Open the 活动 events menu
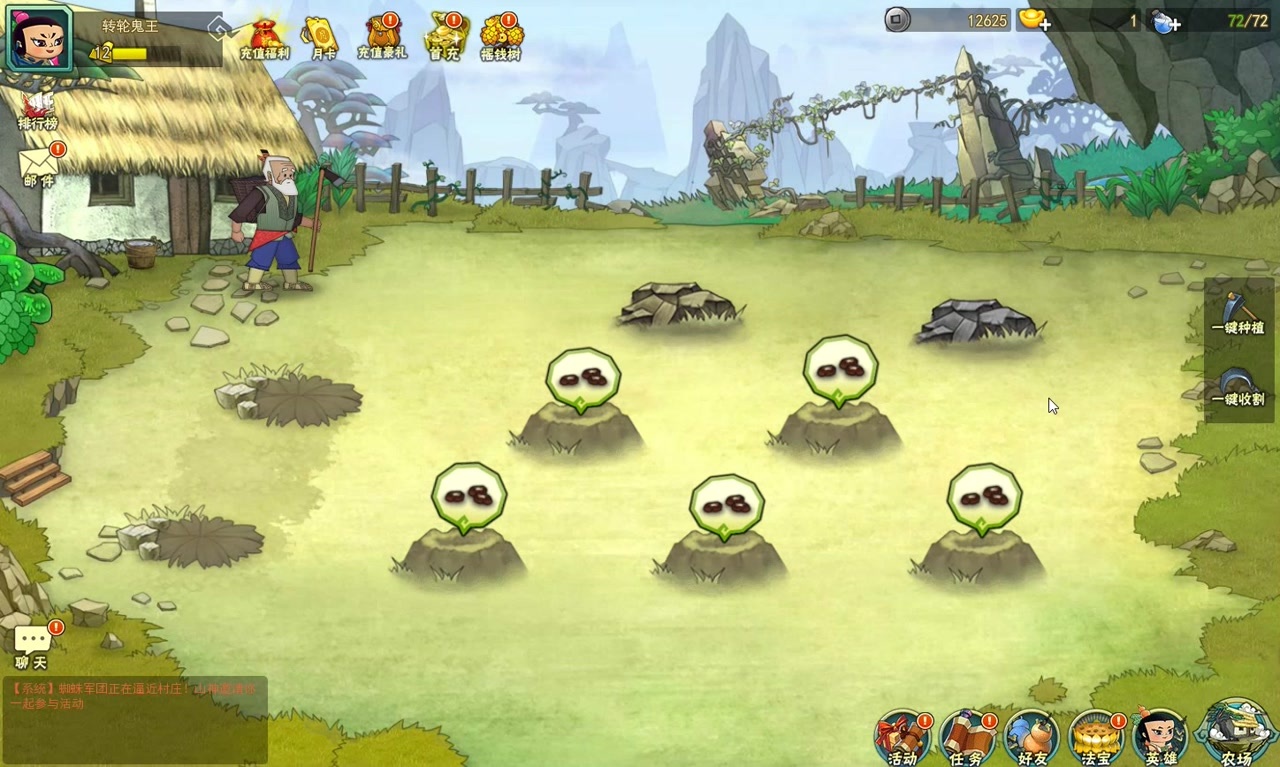 tap(903, 737)
